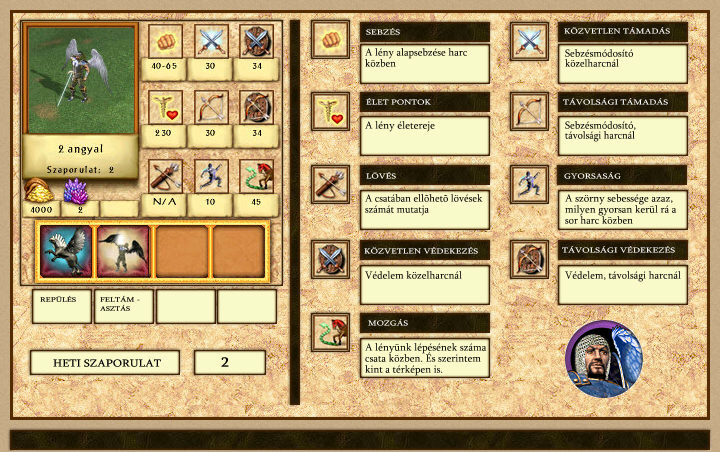Viewport: 720px width, 452px height.
Task: Choose the icon beside the GYORSASÁG heading
Action: pos(529,184)
